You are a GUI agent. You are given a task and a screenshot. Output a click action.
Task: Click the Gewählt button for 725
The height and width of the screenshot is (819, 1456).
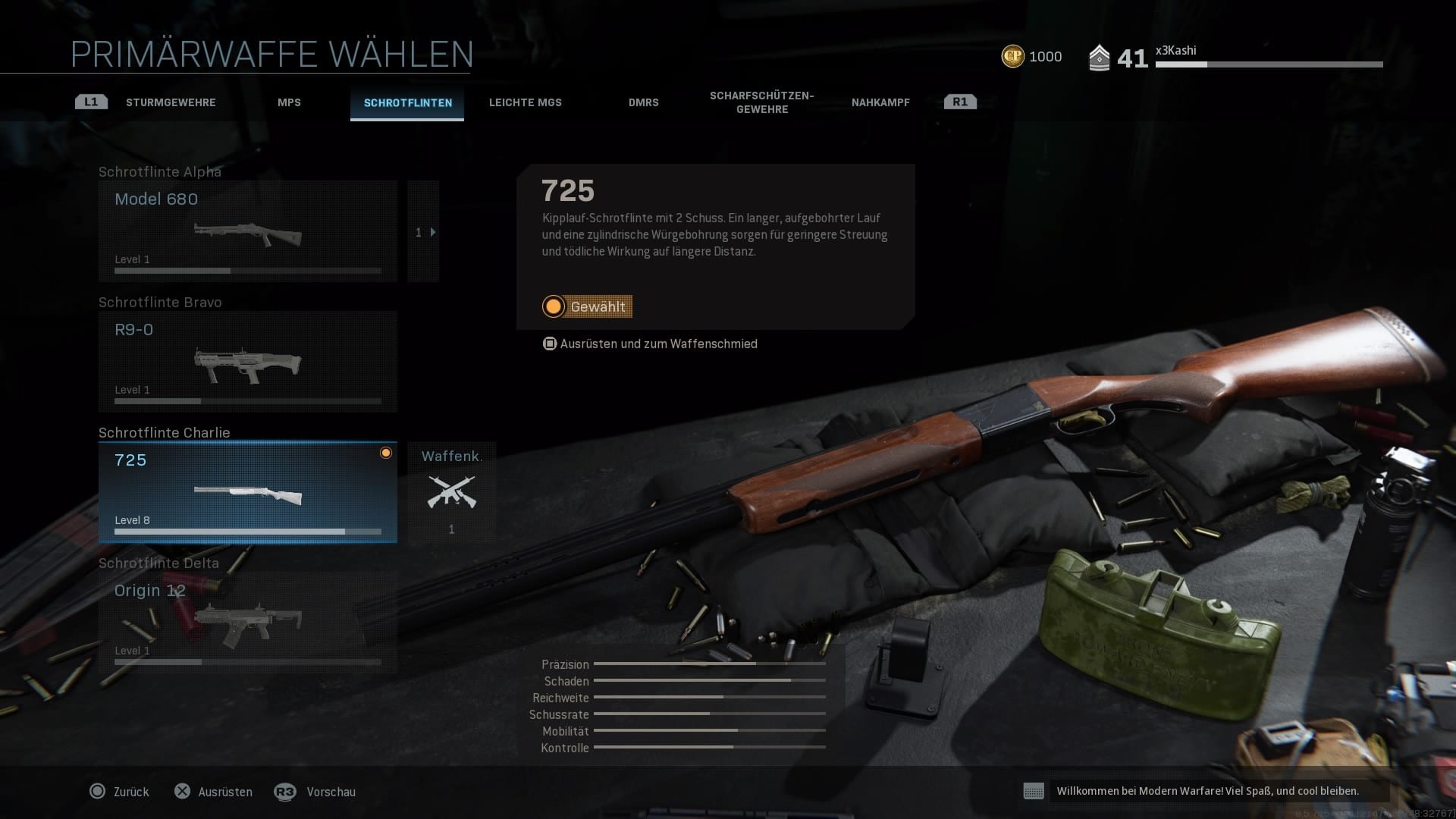(x=588, y=306)
